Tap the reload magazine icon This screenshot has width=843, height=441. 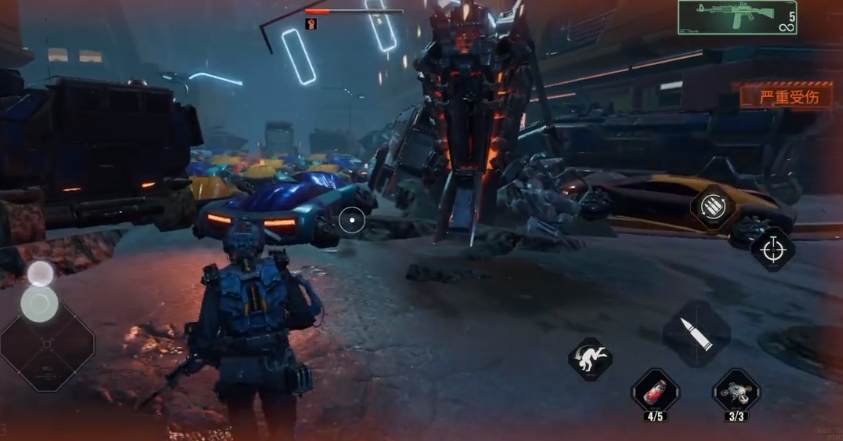click(x=712, y=209)
